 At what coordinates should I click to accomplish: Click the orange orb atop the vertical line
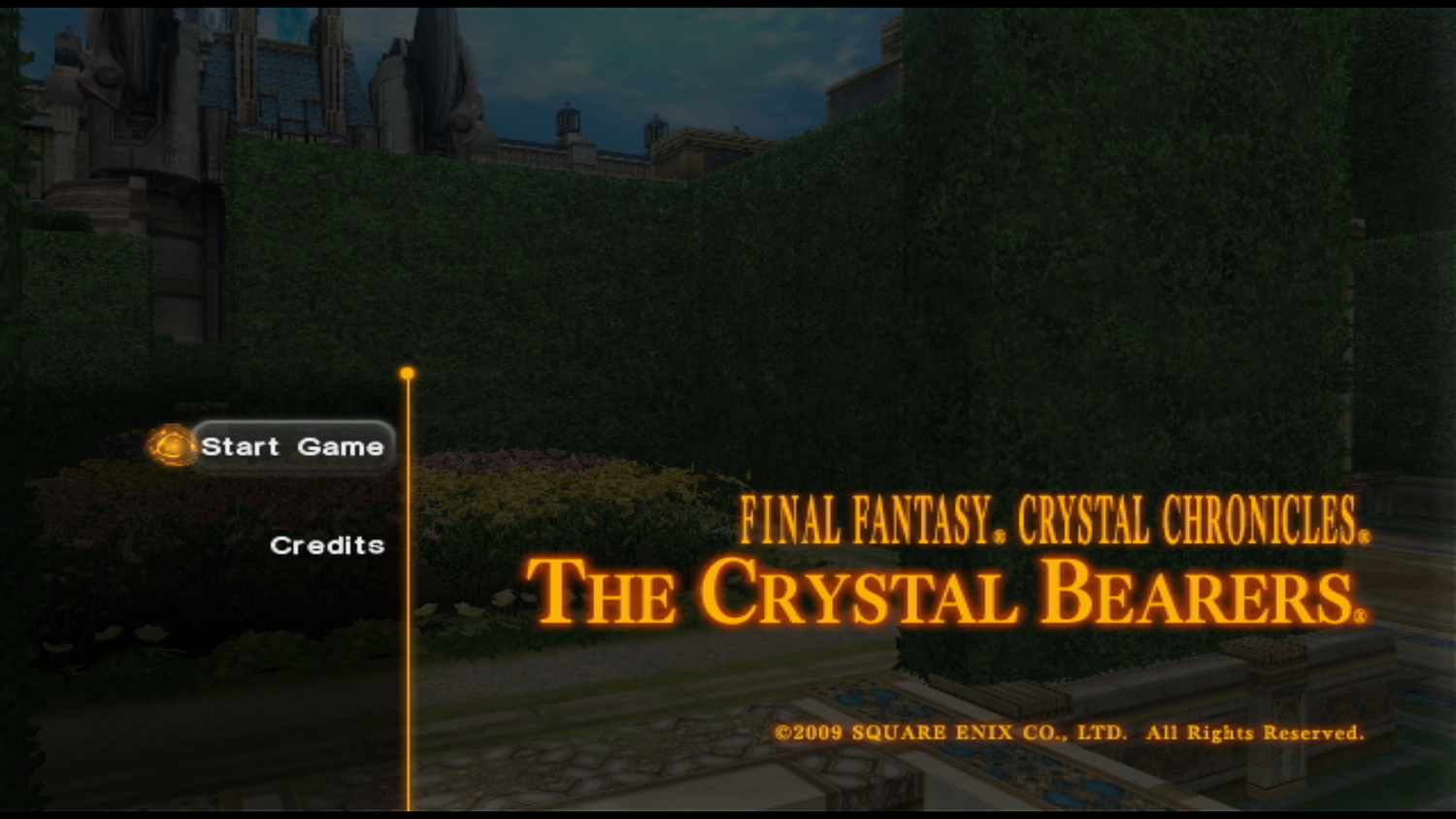(408, 372)
